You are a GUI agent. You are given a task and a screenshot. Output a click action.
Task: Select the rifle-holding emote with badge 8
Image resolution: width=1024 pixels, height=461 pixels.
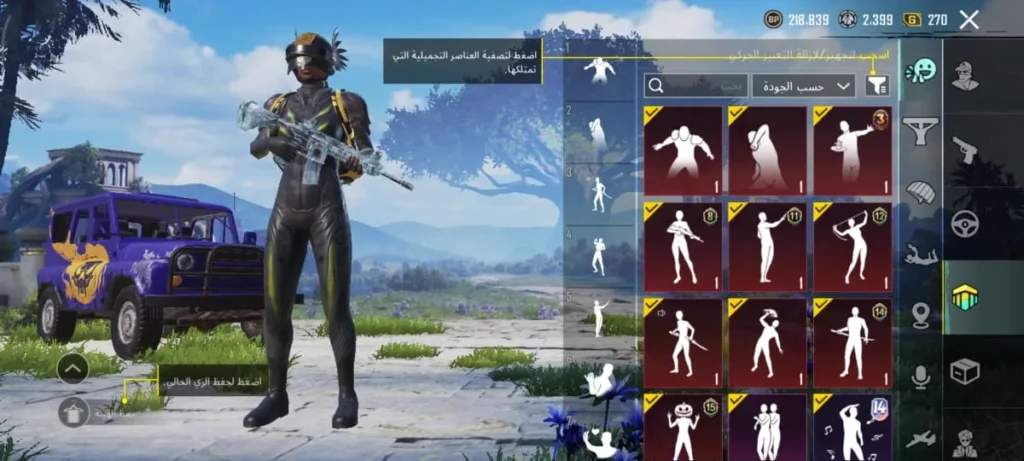coord(683,247)
